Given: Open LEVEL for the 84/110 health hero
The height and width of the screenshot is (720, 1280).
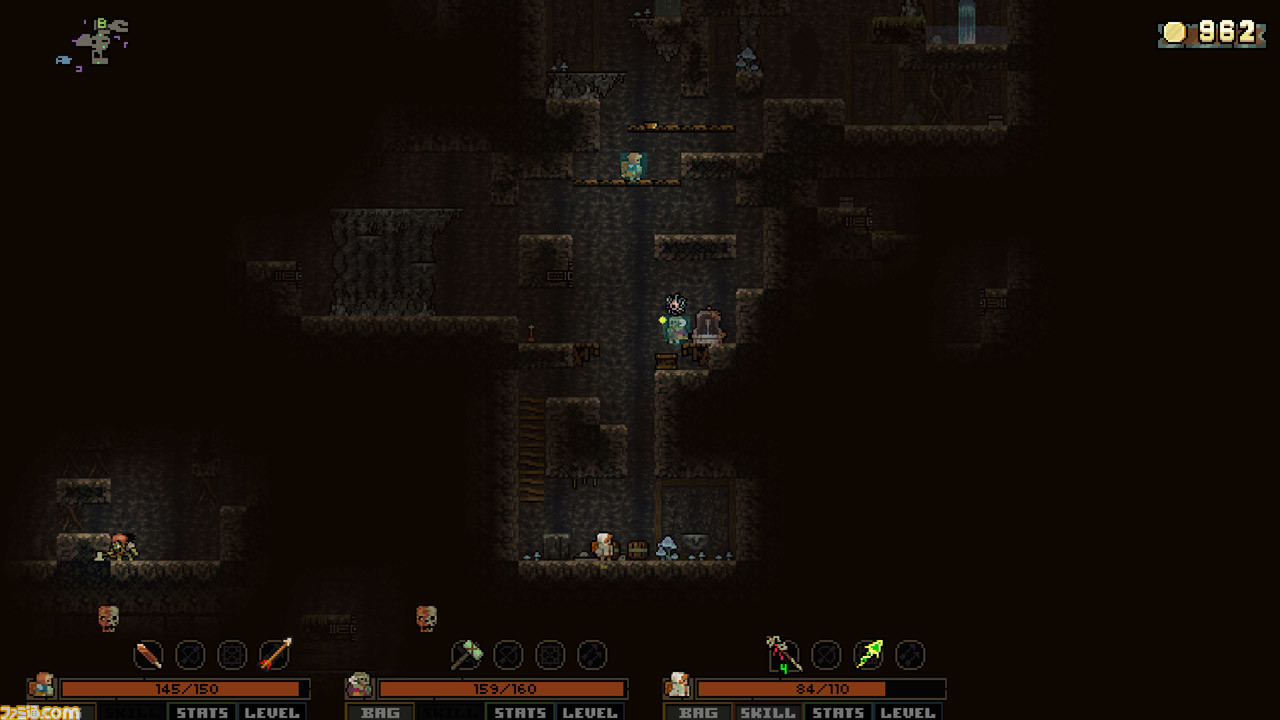Looking at the screenshot, I should pos(908,712).
